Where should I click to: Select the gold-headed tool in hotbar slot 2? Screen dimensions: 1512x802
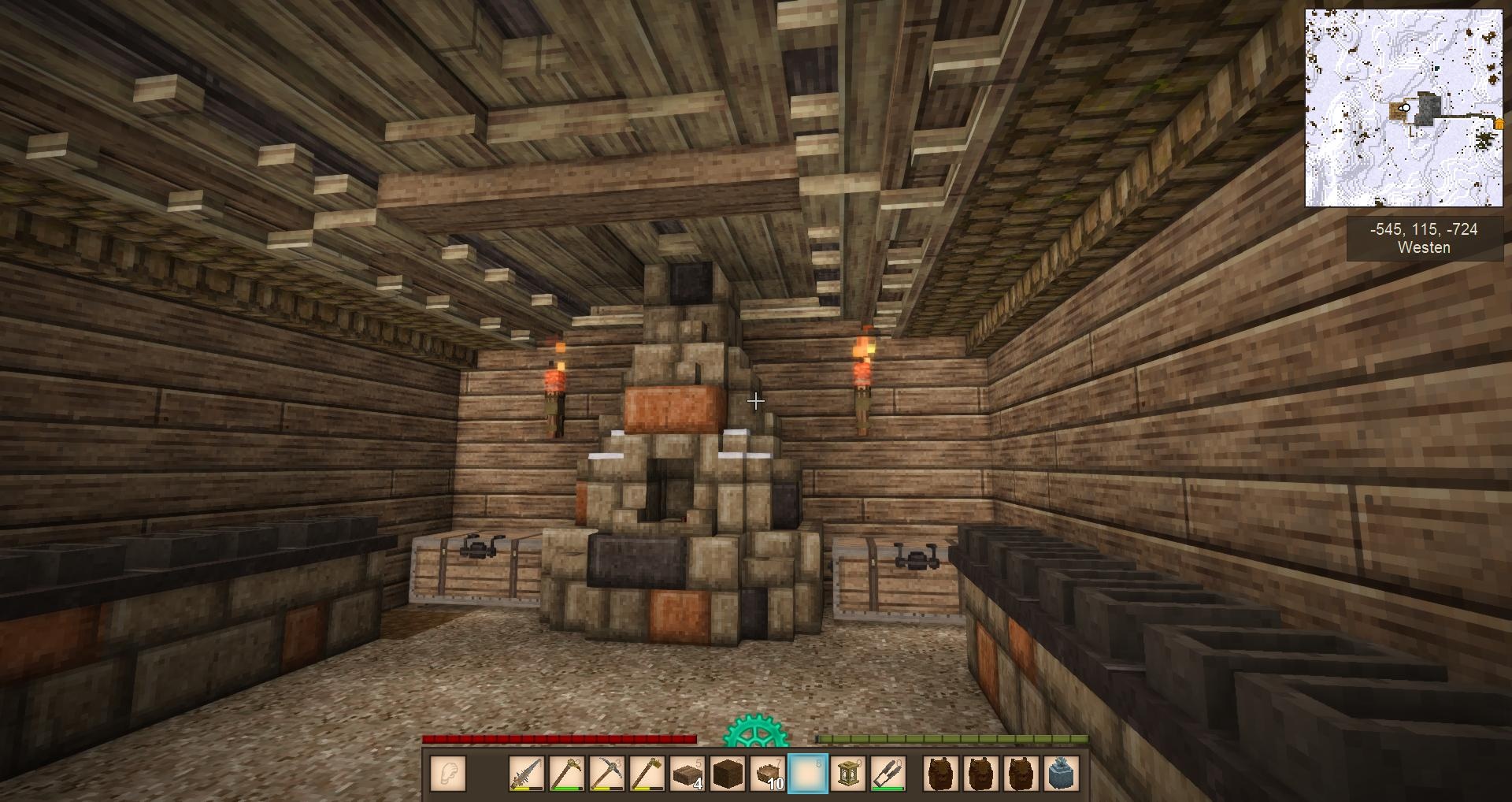tap(567, 774)
